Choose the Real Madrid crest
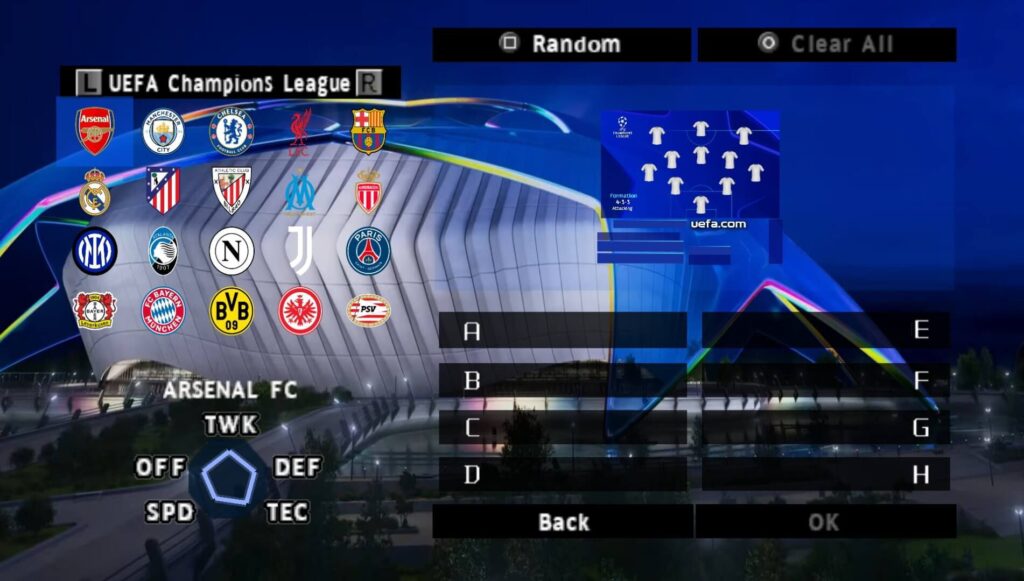 (x=95, y=191)
